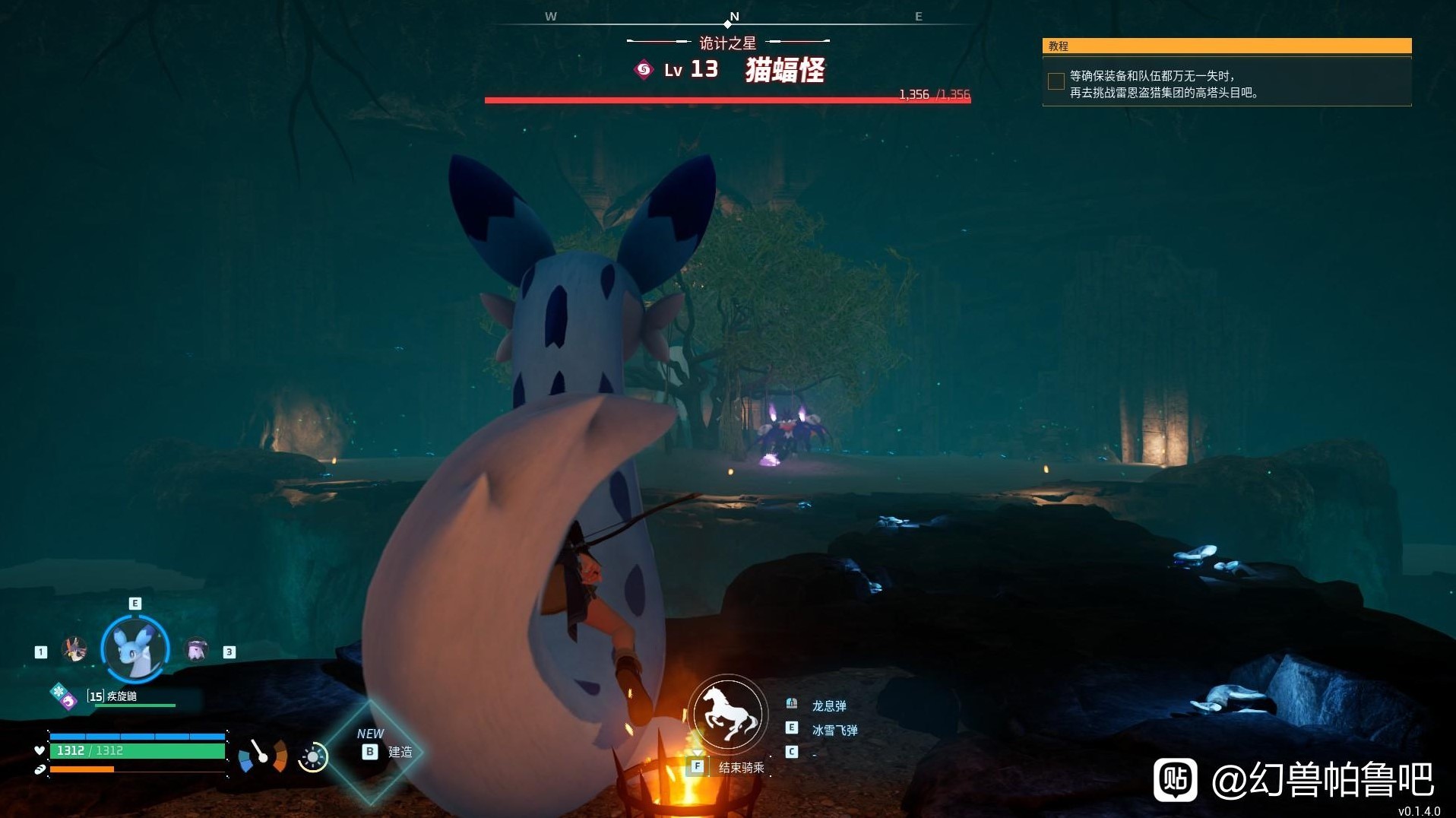Choose the 龙息弹 skill entry
1456x818 pixels.
(x=828, y=705)
